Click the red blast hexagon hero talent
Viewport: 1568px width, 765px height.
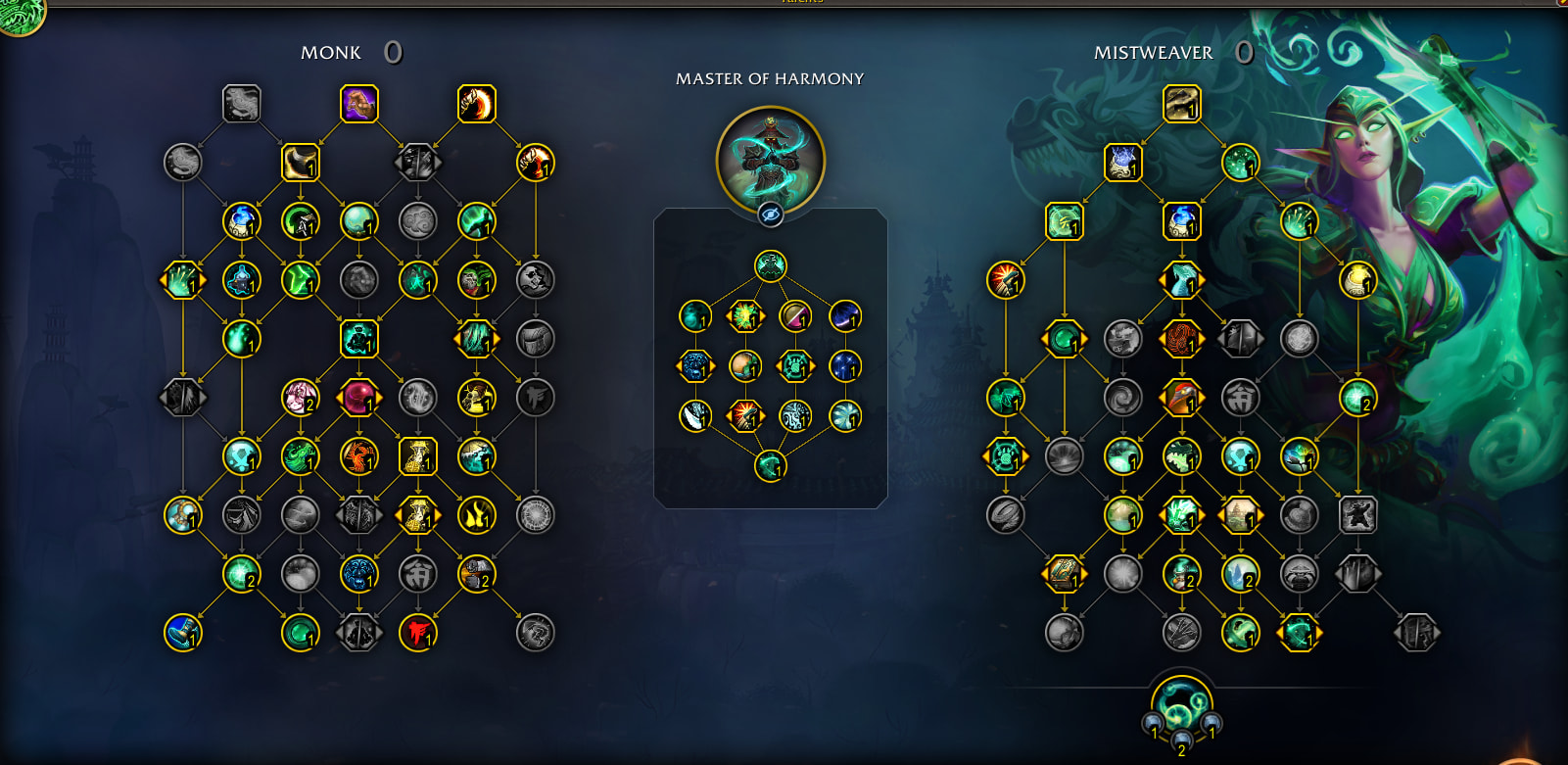point(745,416)
